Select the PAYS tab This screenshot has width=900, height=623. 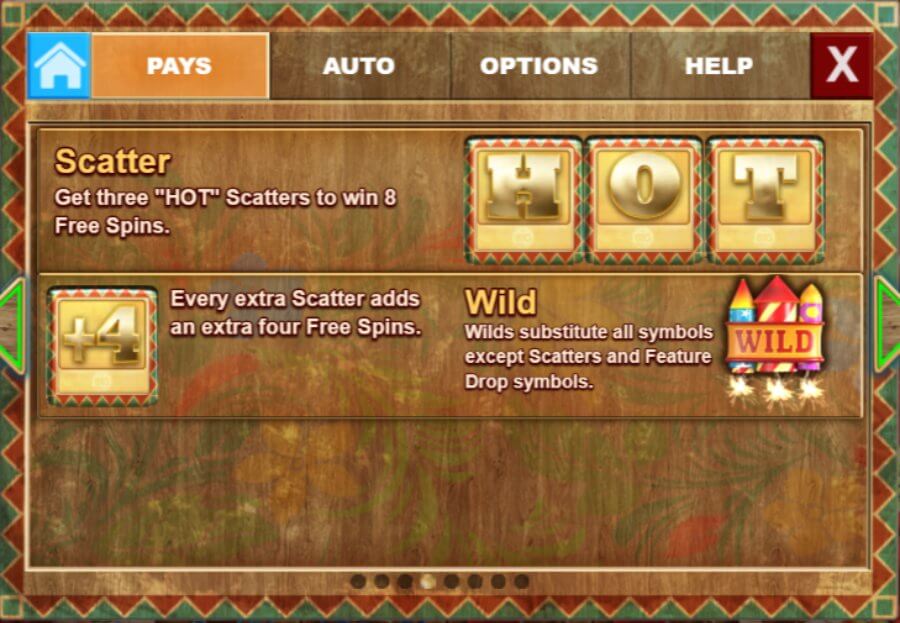180,66
